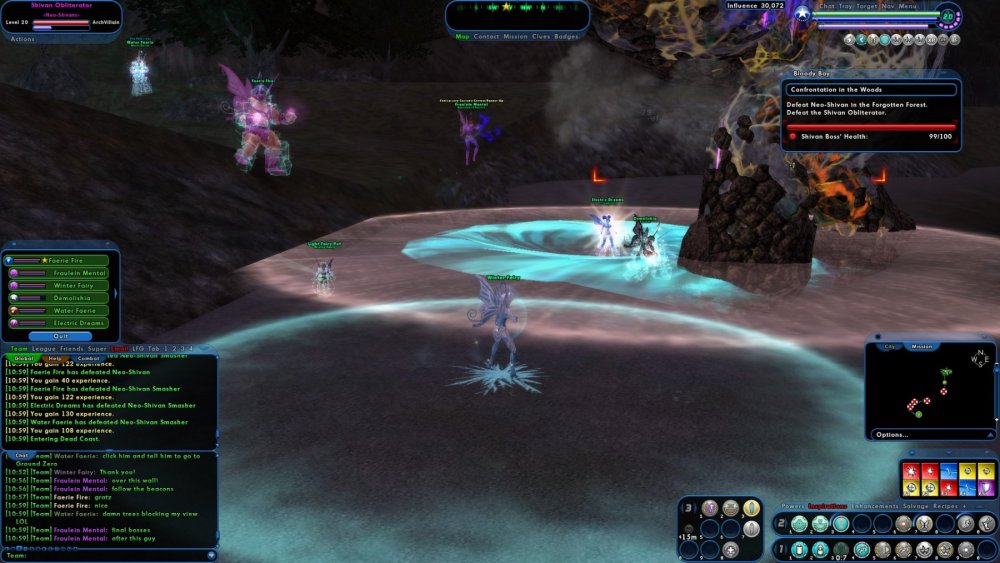Click the Actions button under the target window
1000x563 pixels.
(23, 39)
